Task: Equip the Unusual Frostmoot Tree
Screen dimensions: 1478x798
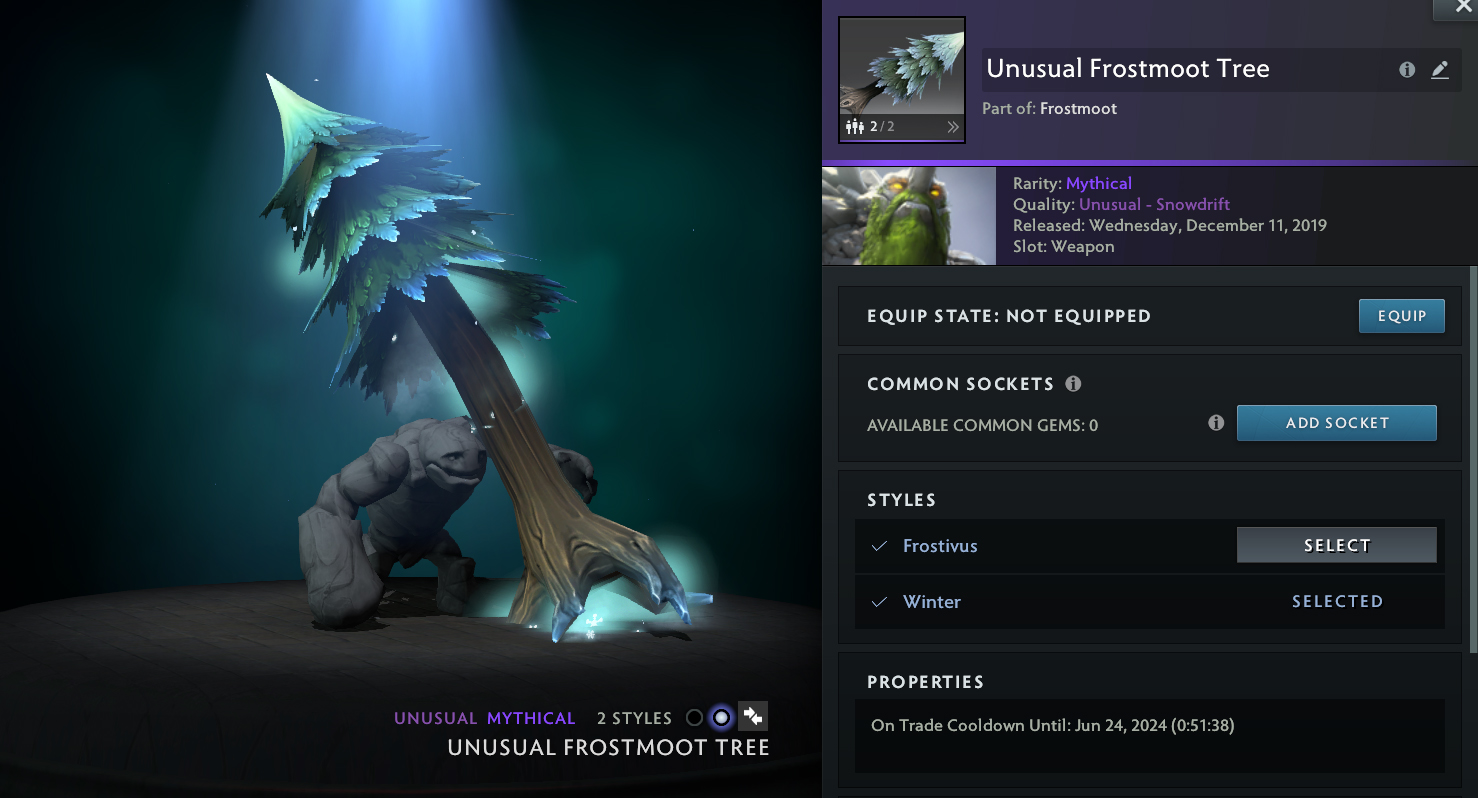Action: 1401,316
